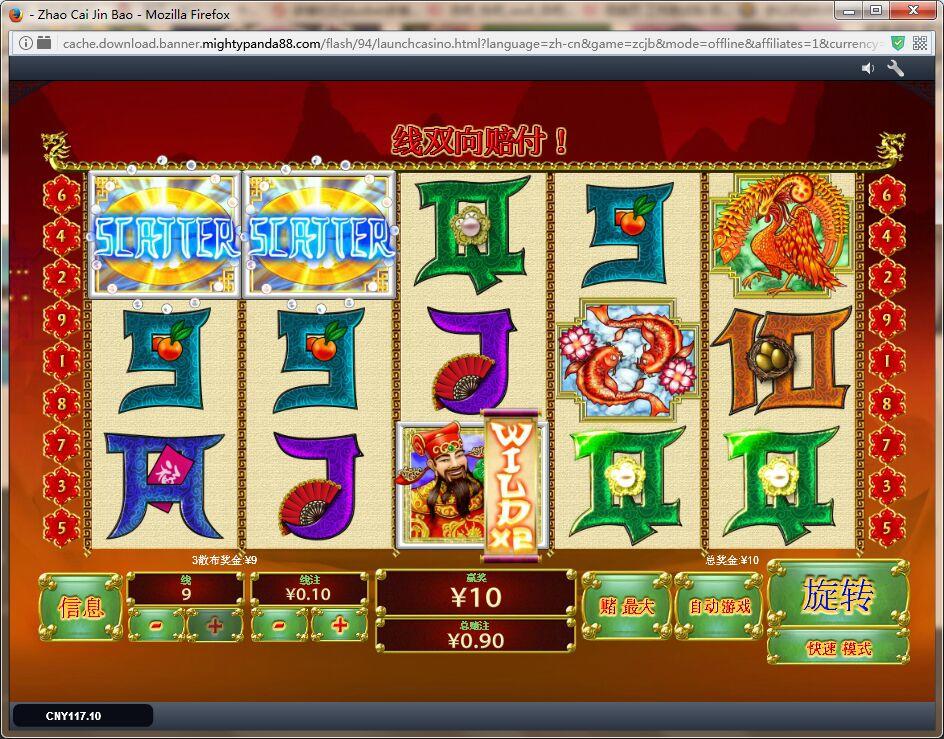Activate the 赌最大 bet max button
The width and height of the screenshot is (944, 739).
point(626,606)
